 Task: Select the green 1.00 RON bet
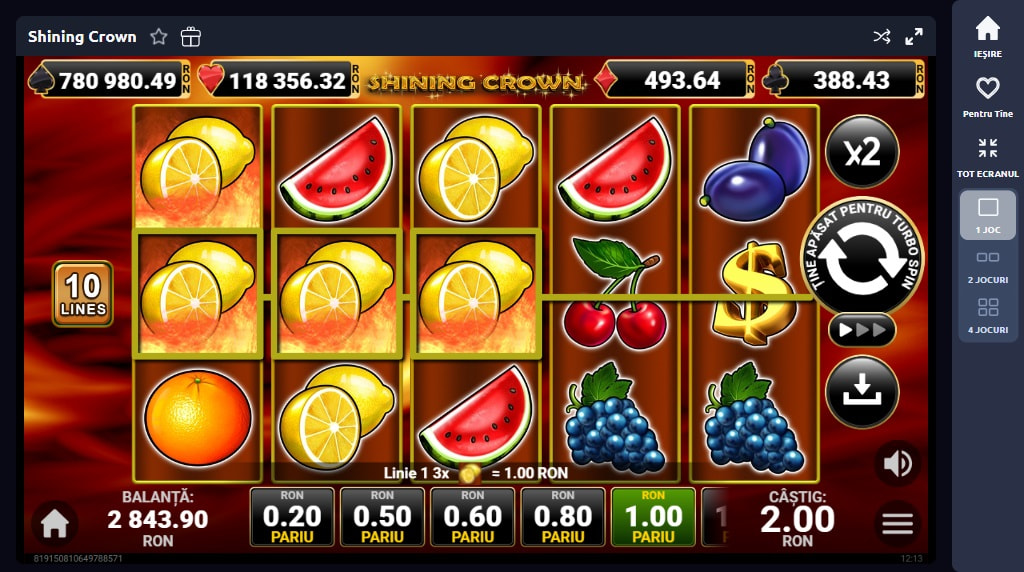(653, 517)
